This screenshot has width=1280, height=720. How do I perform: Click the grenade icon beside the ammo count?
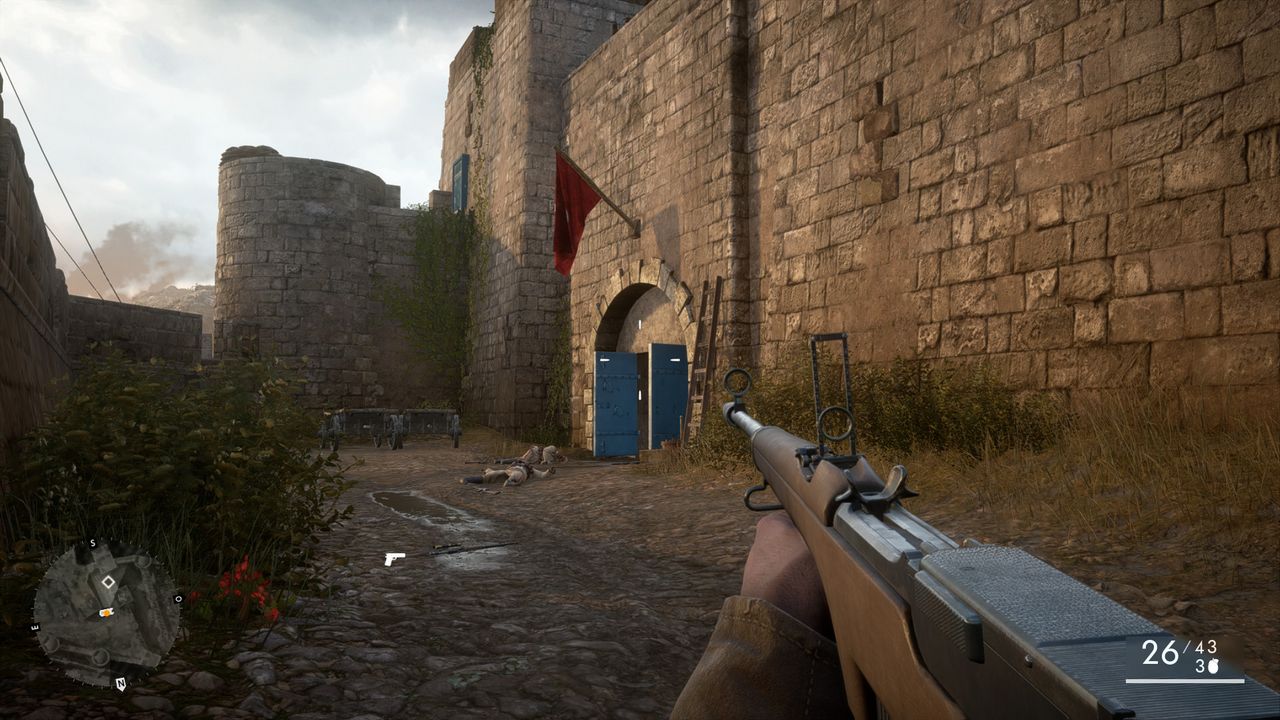[x=1212, y=666]
